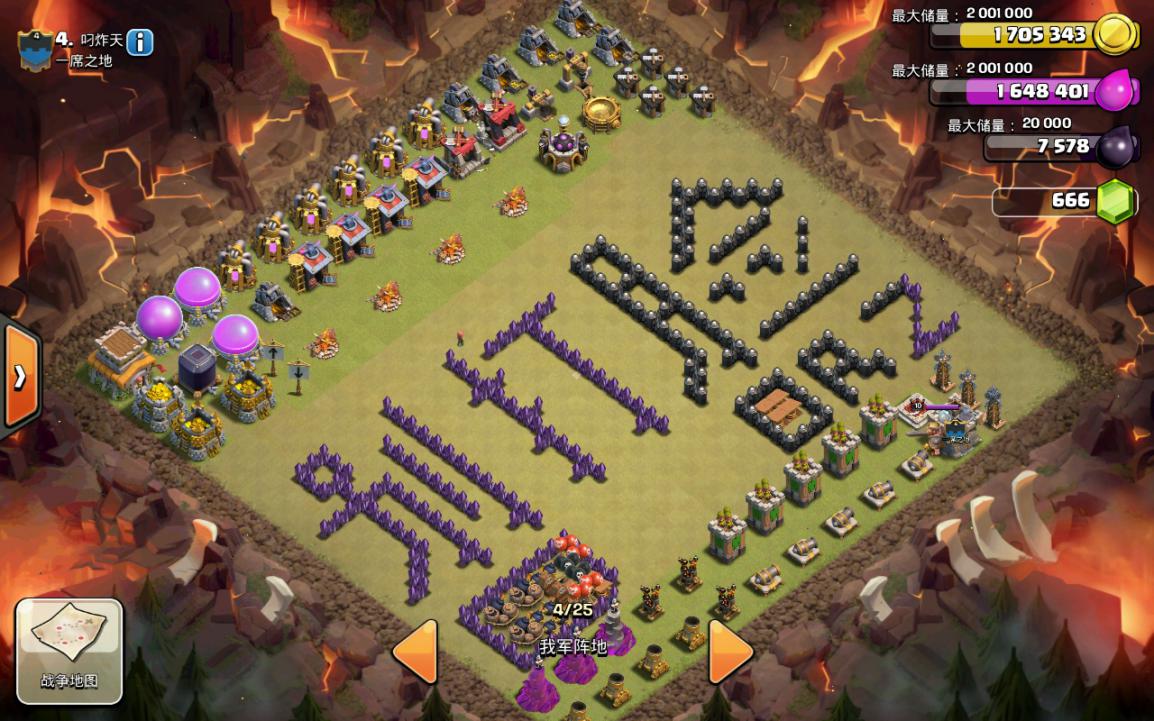1154x721 pixels.
Task: Open the blue info button beside player name
Action: [140, 42]
